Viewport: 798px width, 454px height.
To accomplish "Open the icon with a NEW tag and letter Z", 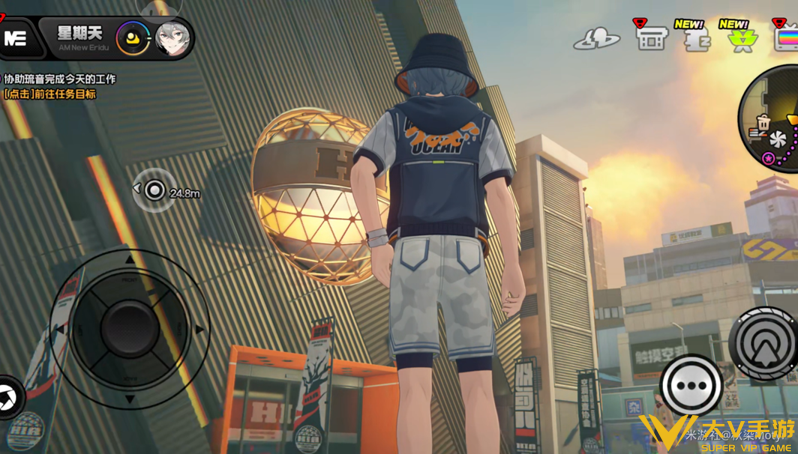I will (694, 38).
